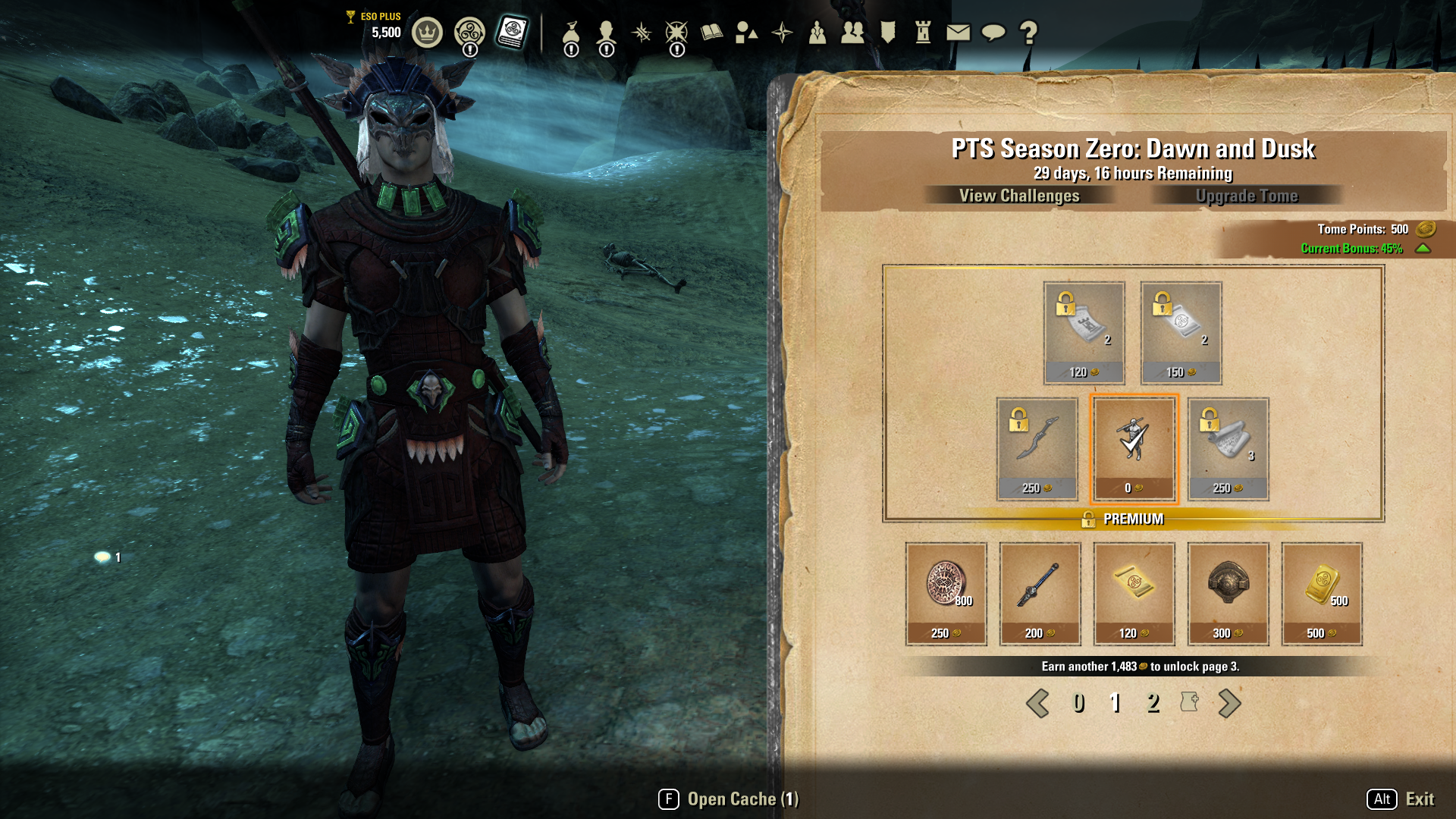Screen dimensions: 1456x819
Task: Go to the next tome page arrow
Action: [x=1229, y=703]
